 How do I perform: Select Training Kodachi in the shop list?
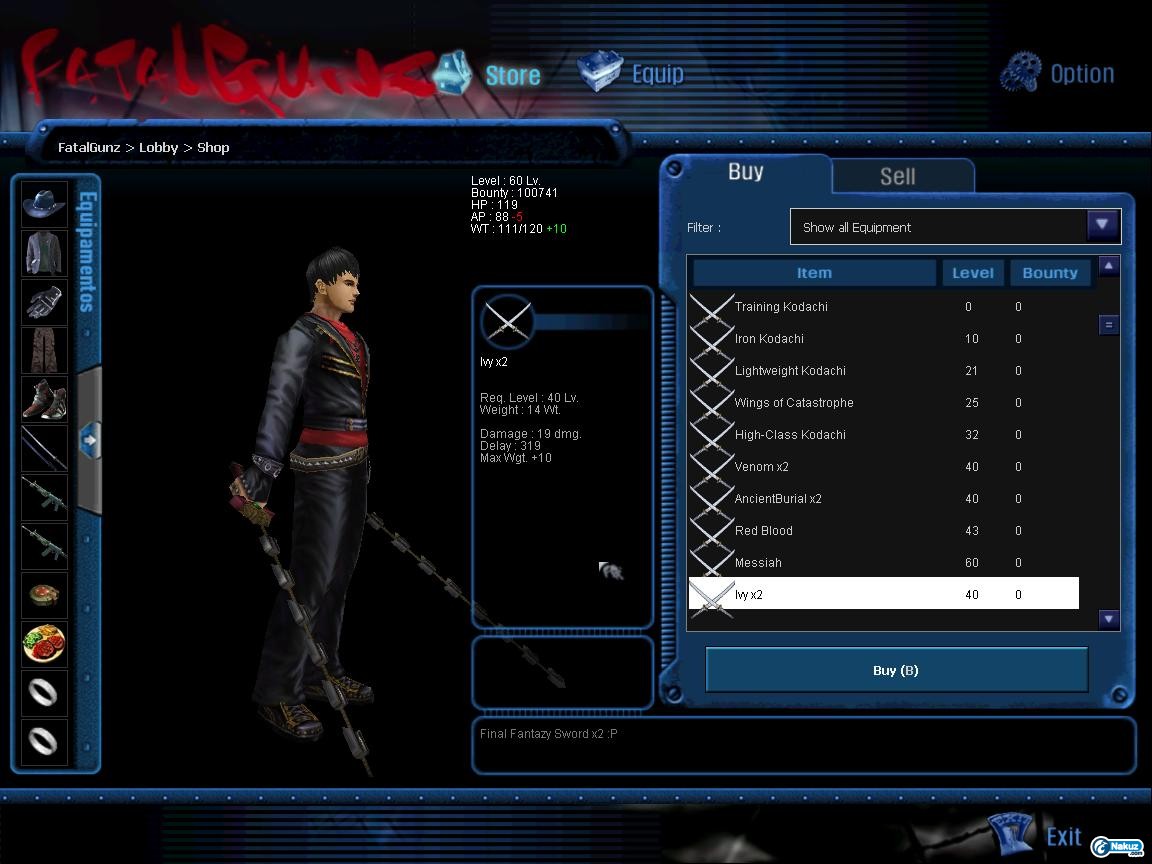(781, 307)
